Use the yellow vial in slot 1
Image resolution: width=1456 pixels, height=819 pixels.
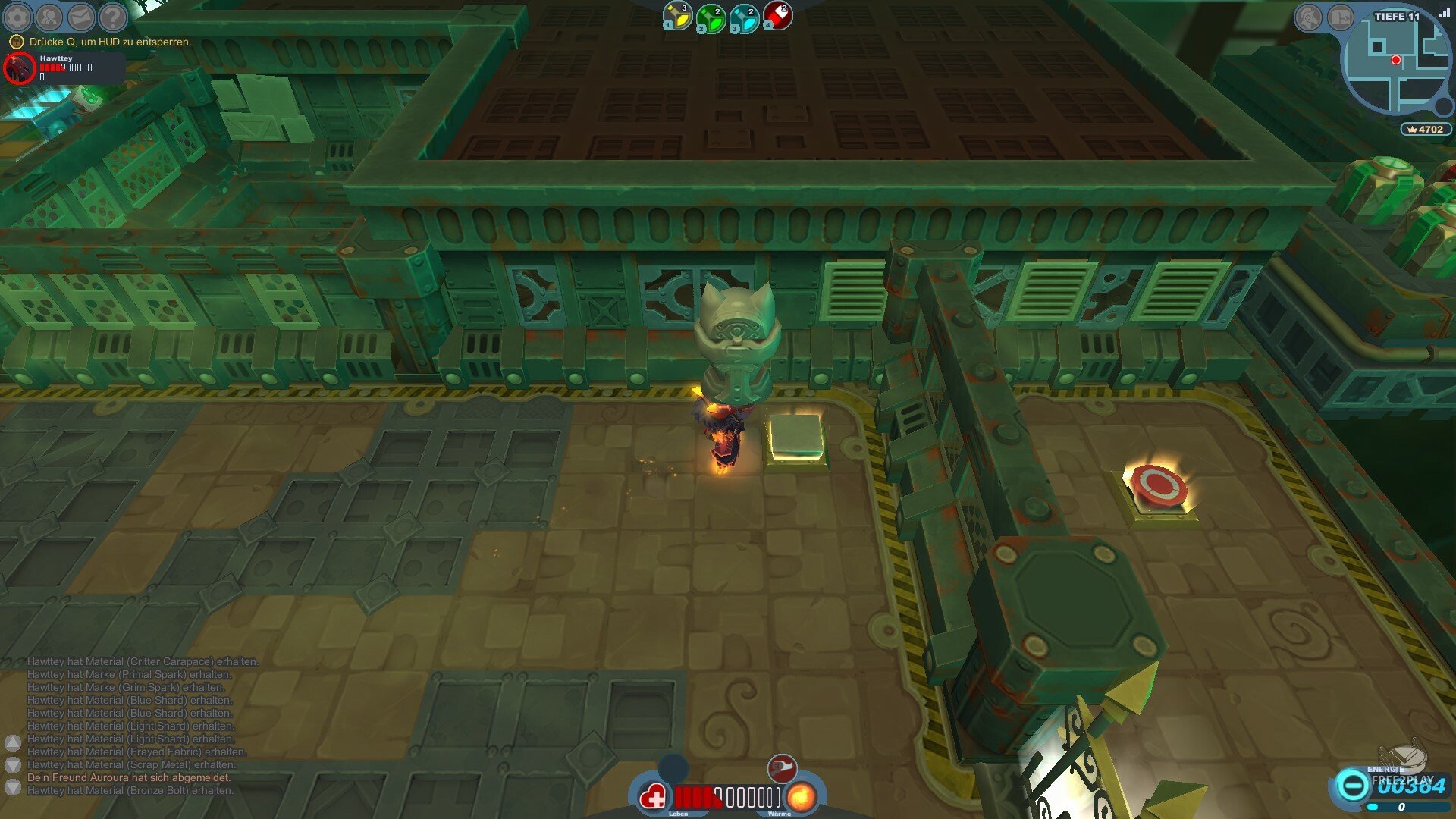coord(677,17)
